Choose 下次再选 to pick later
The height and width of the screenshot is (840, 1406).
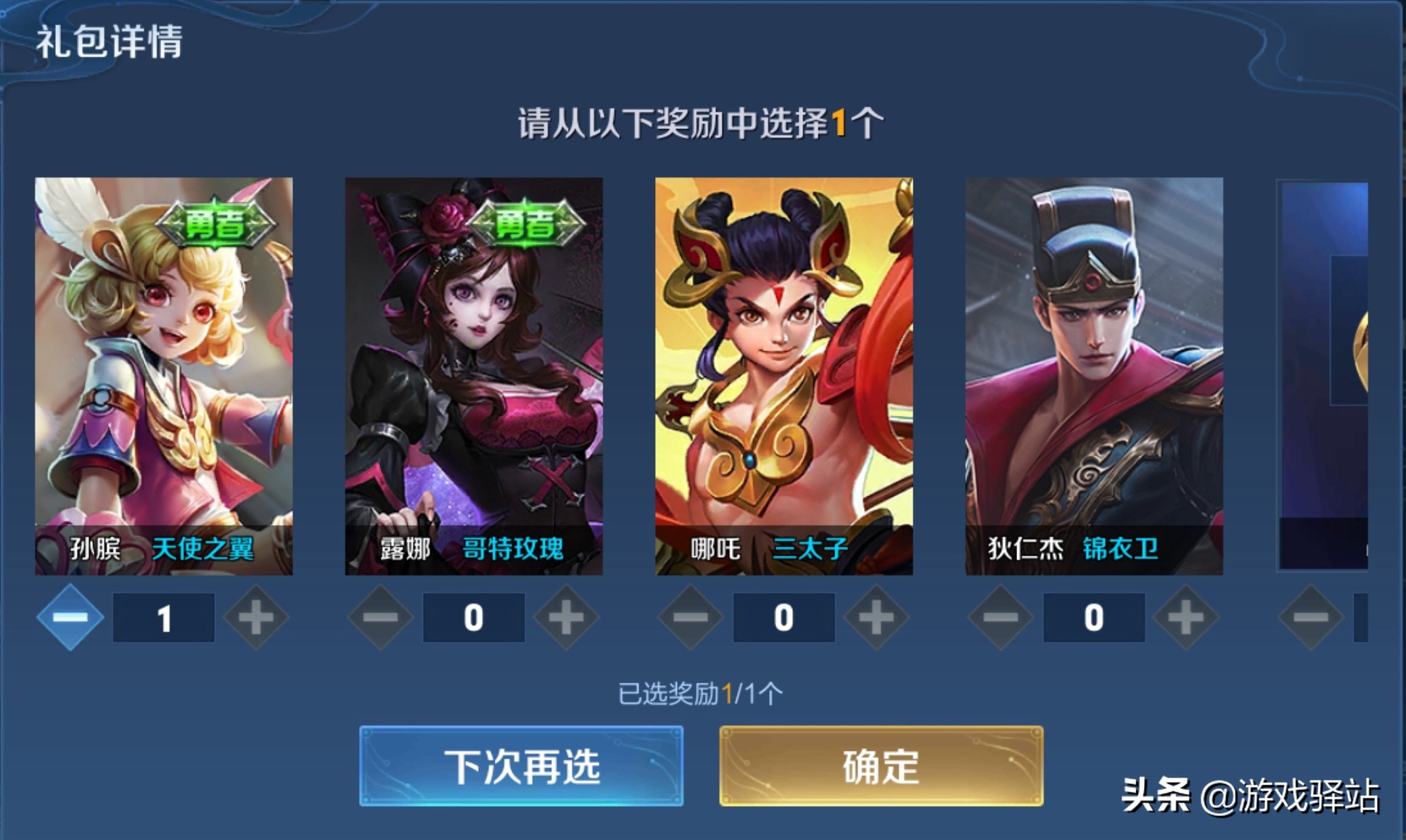click(x=521, y=766)
